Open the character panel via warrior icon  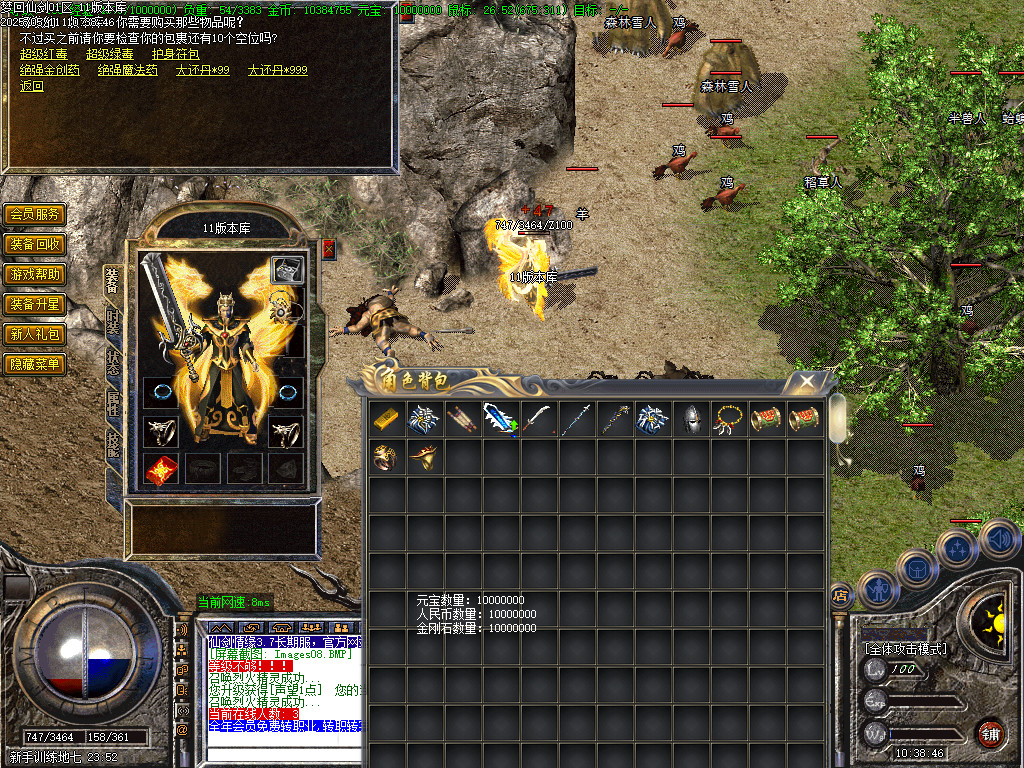click(x=879, y=590)
